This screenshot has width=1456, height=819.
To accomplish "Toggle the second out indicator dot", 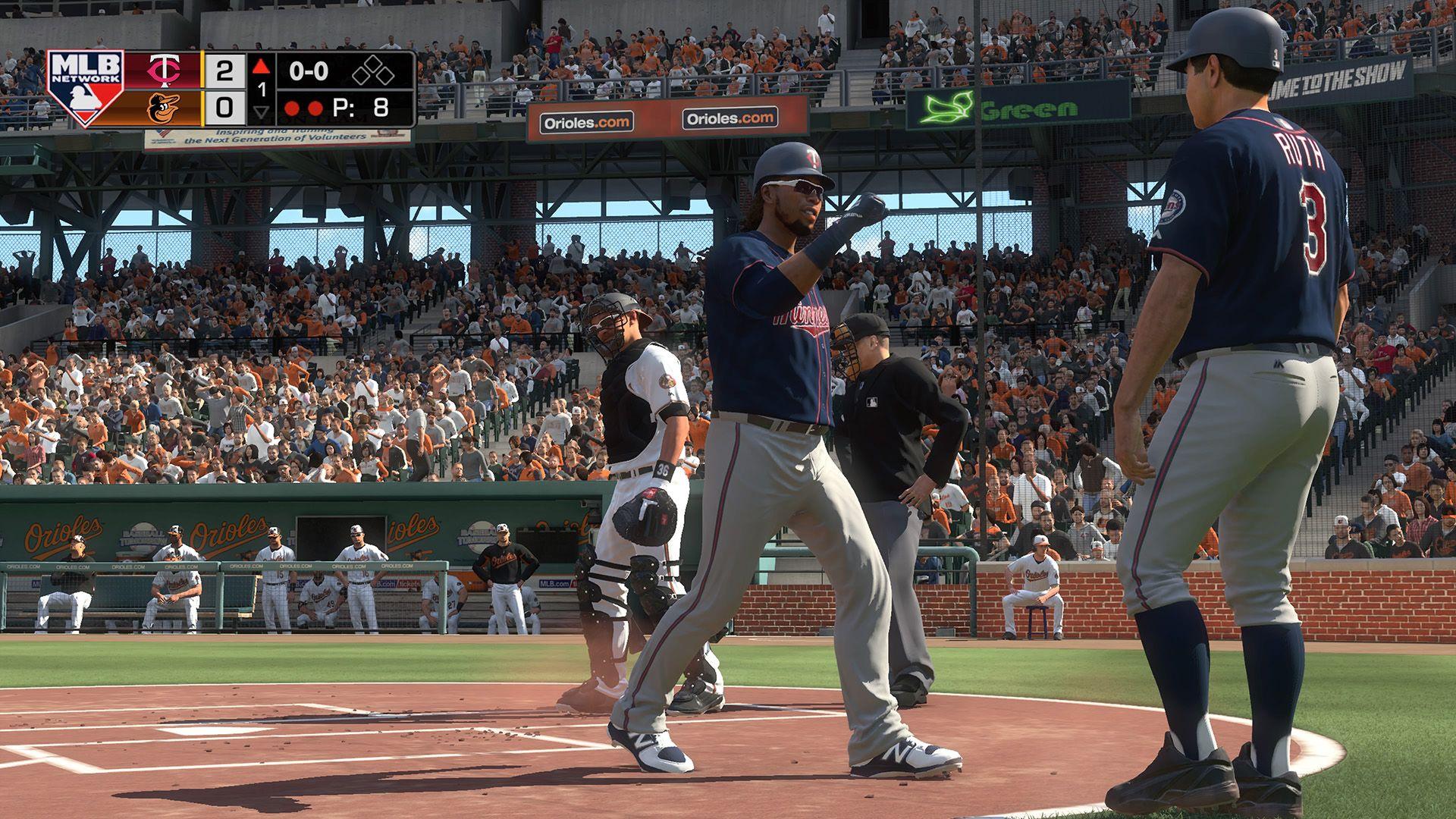I will [315, 108].
